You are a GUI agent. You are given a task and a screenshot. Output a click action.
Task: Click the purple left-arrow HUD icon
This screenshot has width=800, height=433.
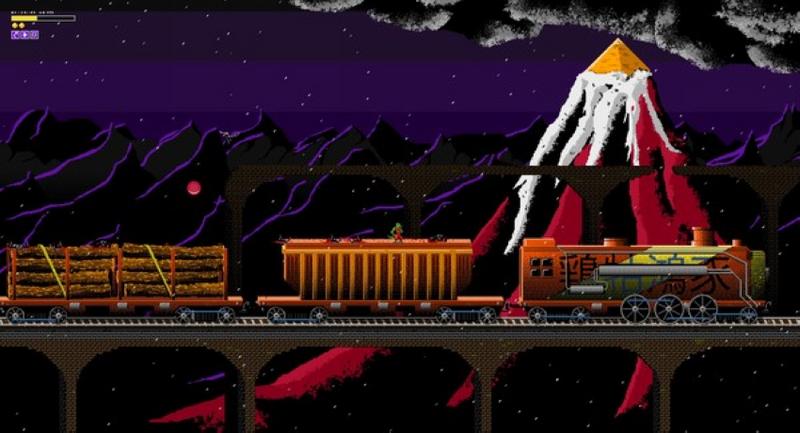(15, 35)
